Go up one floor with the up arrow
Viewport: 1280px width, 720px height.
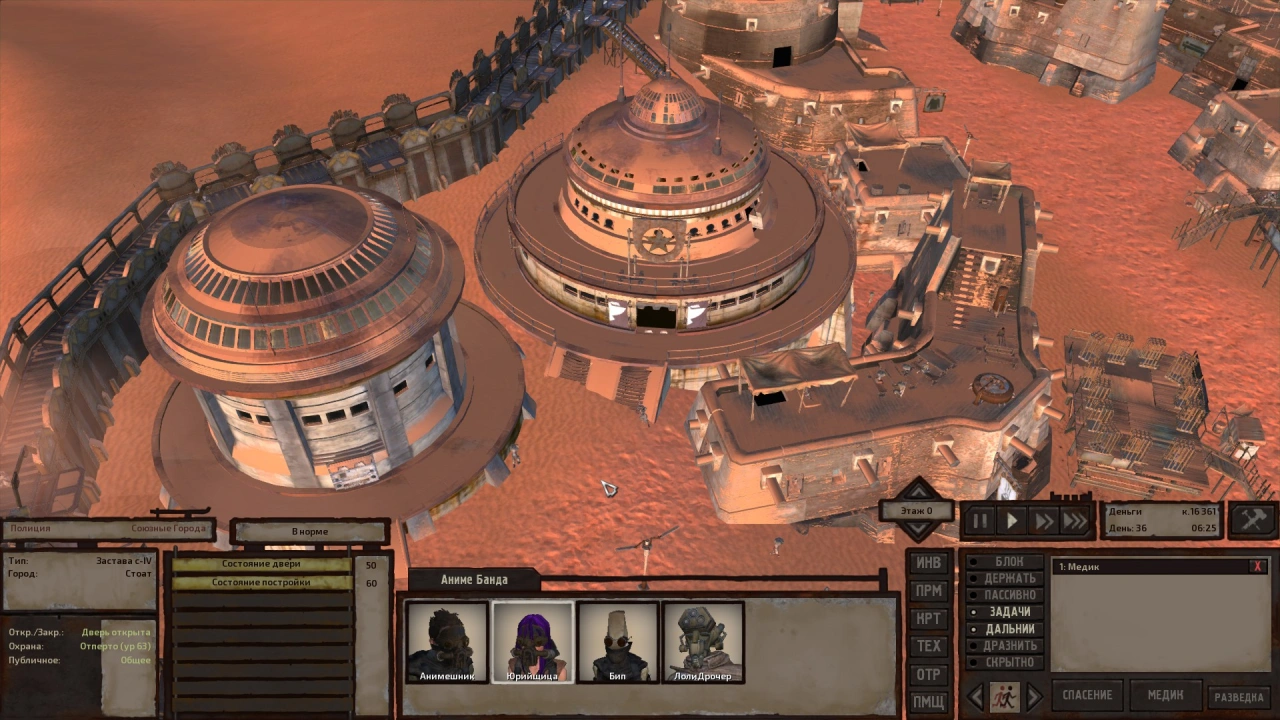pos(917,490)
